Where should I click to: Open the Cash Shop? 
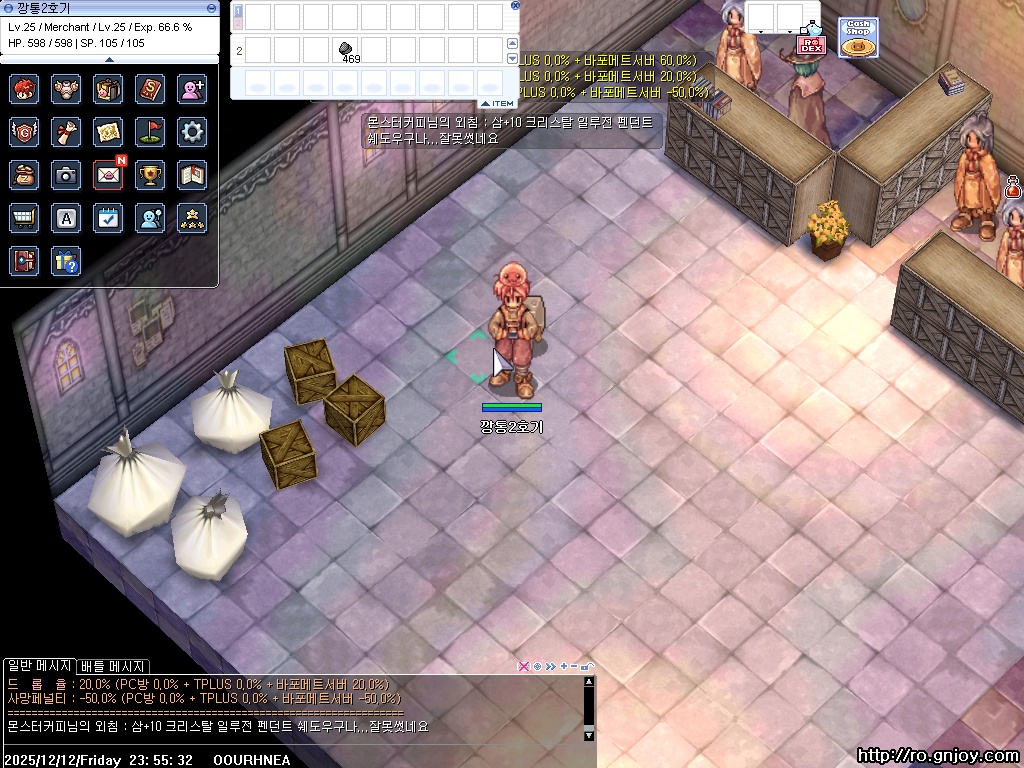[x=858, y=37]
